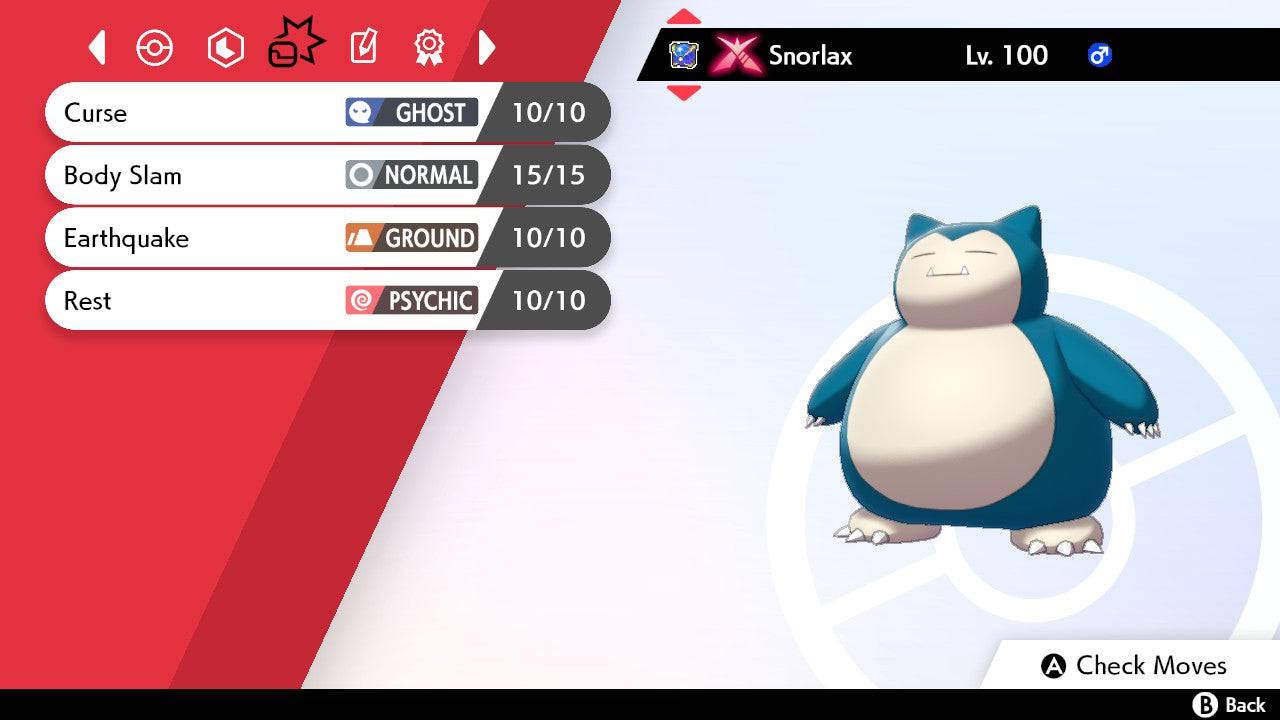
Task: Click Snorlax's held item icon
Action: tap(684, 56)
